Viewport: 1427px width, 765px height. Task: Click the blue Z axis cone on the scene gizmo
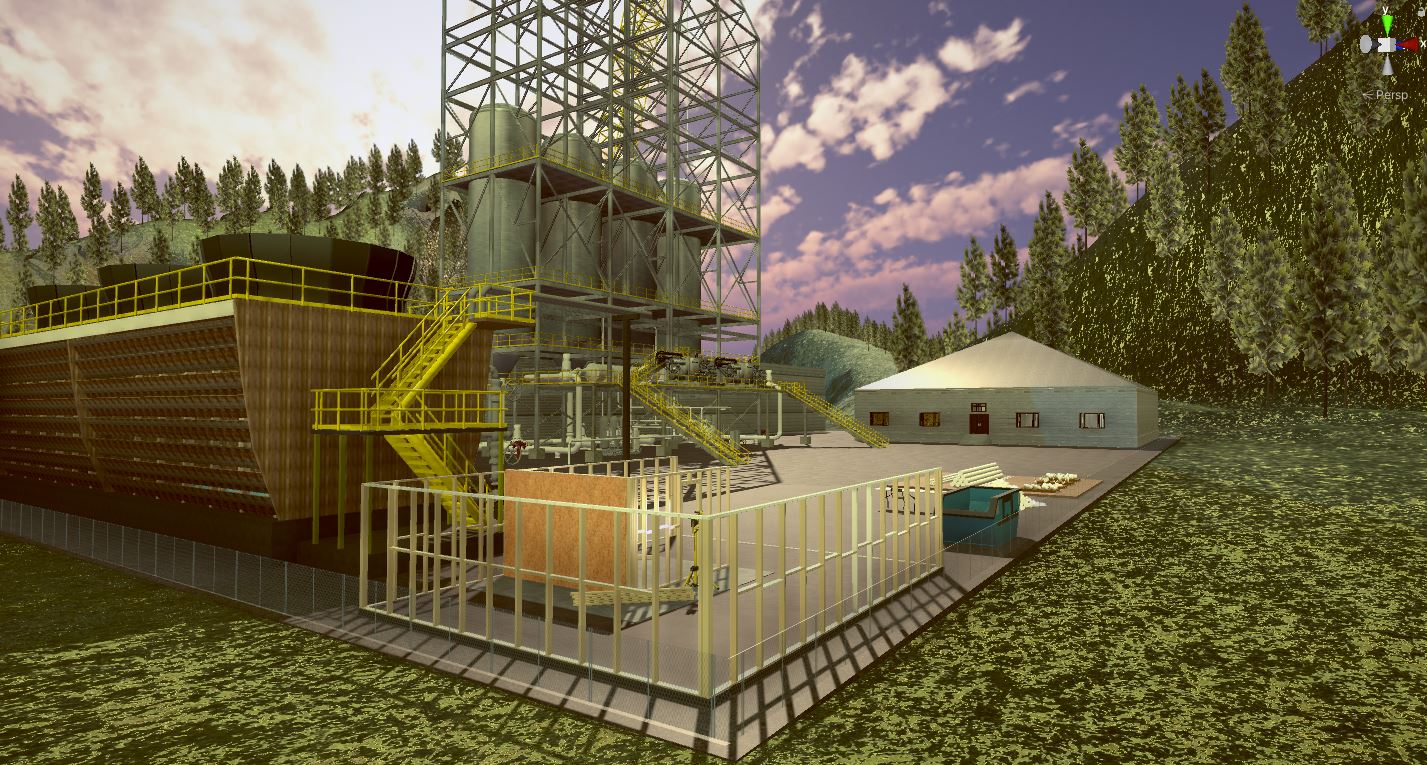pyautogui.click(x=1398, y=45)
